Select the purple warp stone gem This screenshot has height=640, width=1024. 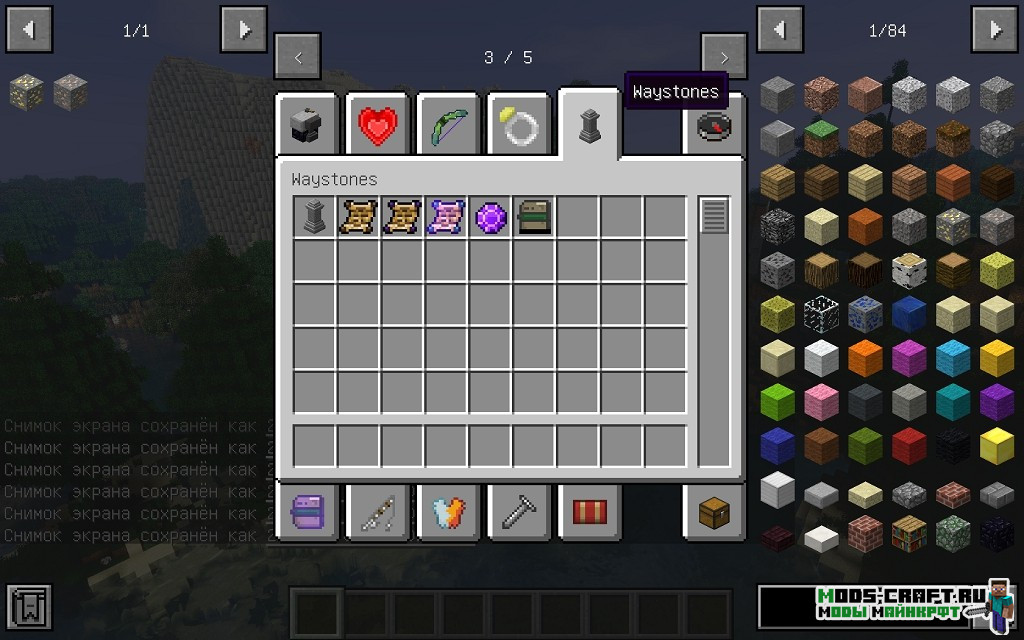point(490,216)
